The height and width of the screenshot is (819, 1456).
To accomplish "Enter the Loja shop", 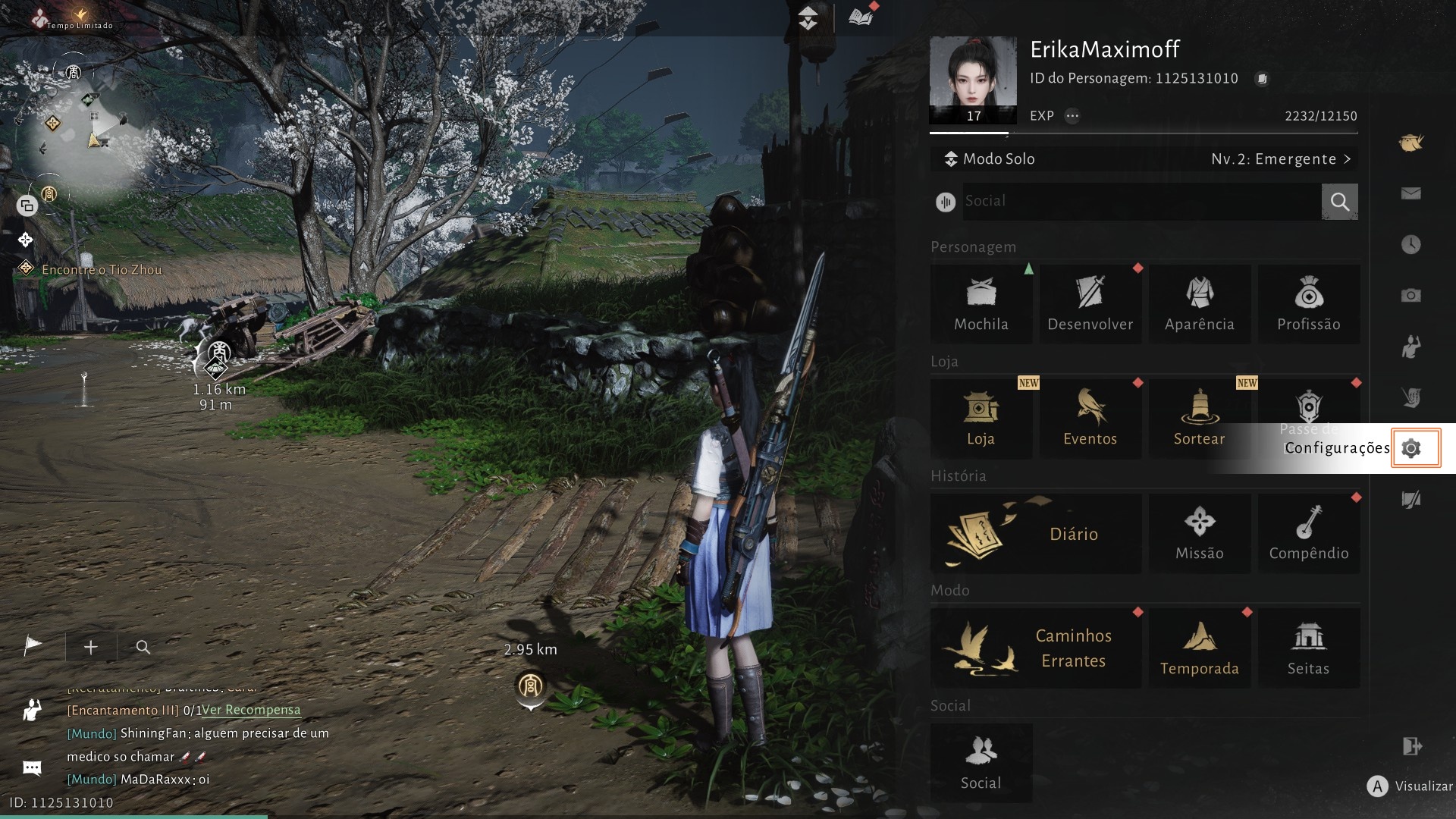I will tap(981, 419).
